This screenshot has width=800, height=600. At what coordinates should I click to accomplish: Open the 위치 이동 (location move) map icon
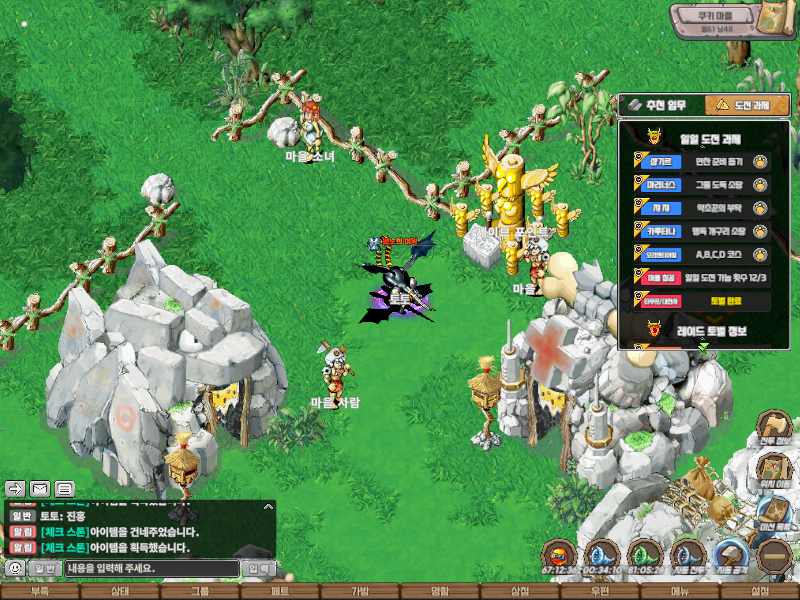pos(775,470)
